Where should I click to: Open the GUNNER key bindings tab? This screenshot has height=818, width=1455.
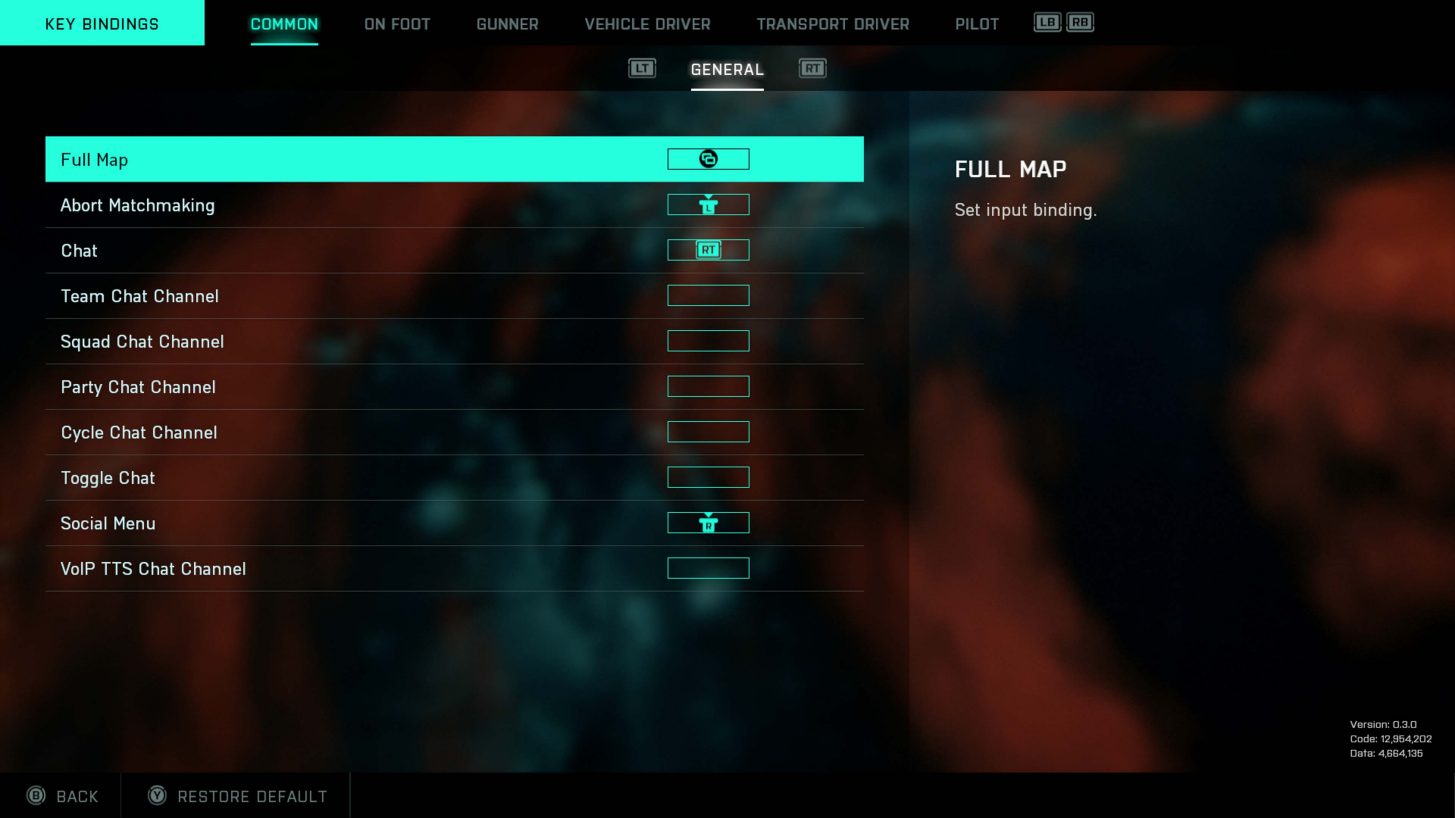point(507,23)
